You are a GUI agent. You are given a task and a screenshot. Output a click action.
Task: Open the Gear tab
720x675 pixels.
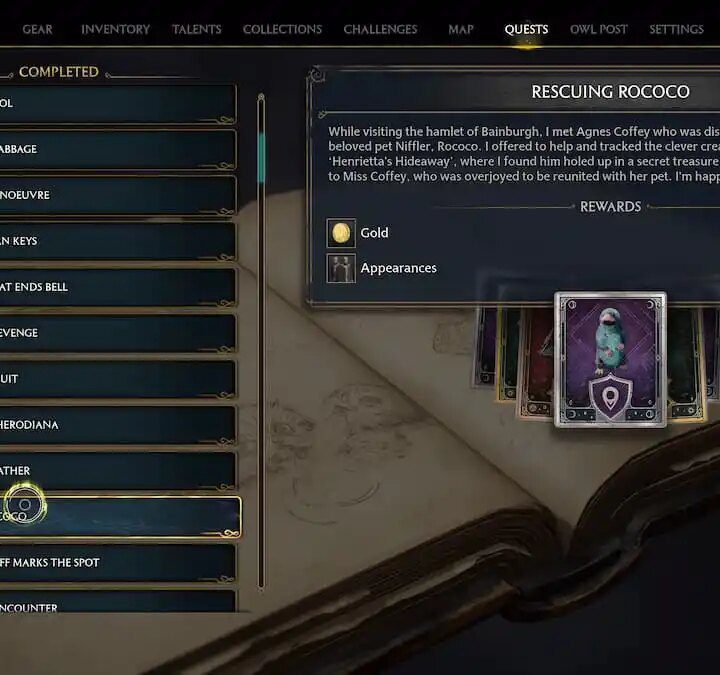[x=38, y=29]
